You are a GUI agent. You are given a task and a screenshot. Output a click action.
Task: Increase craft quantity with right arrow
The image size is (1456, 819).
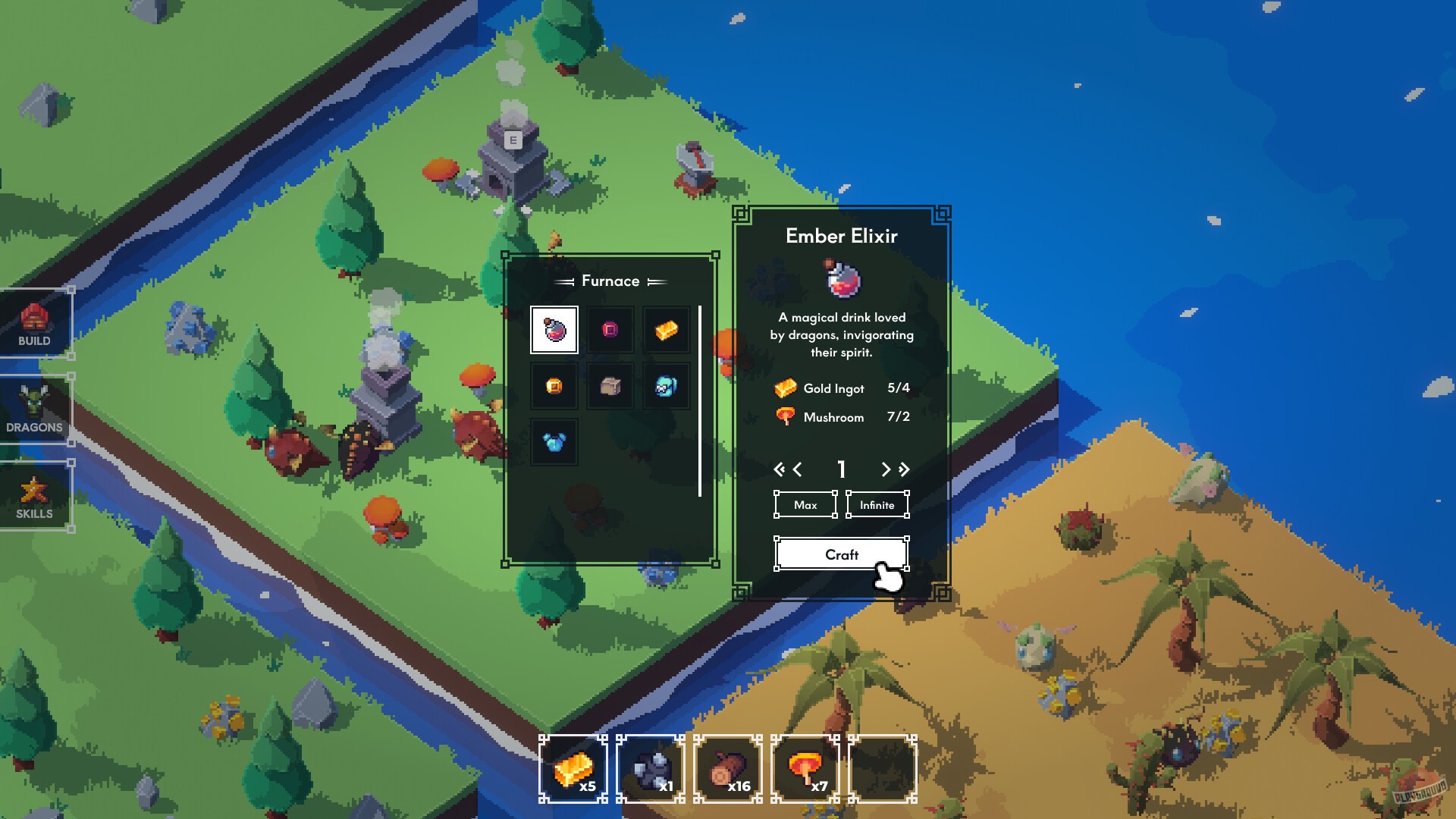click(886, 469)
